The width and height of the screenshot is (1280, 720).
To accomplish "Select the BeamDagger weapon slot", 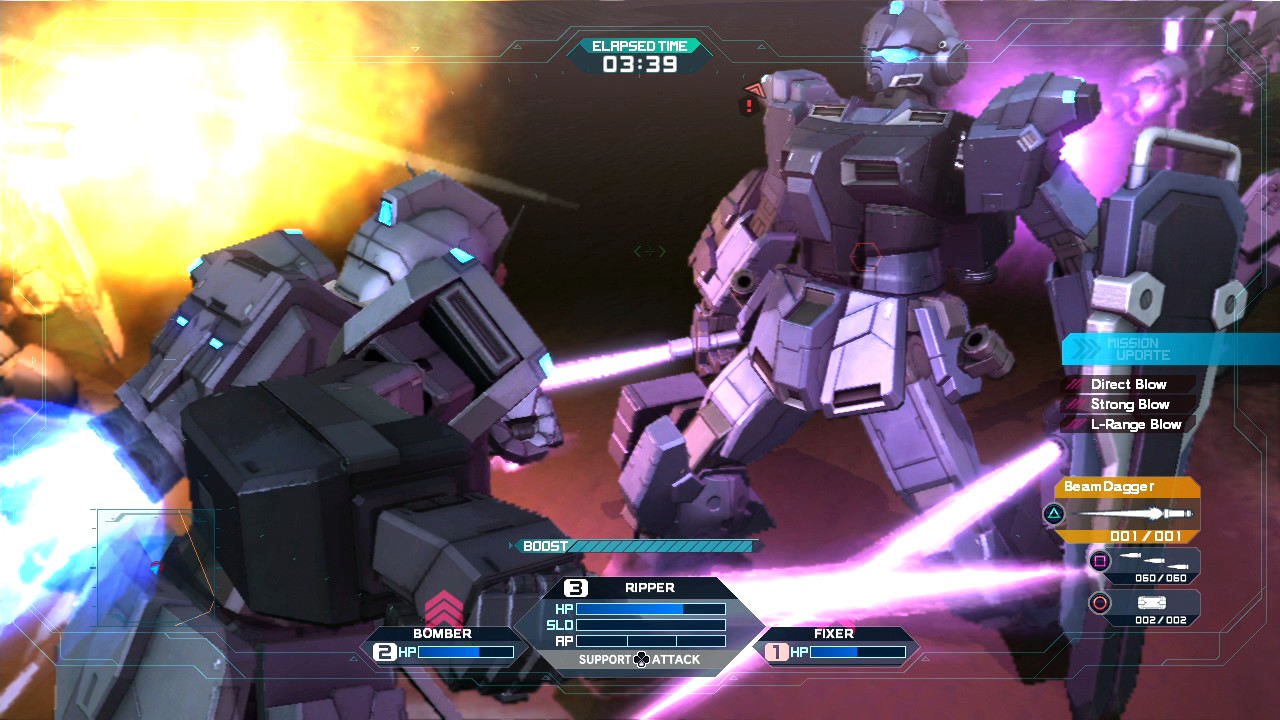I will coord(1127,511).
